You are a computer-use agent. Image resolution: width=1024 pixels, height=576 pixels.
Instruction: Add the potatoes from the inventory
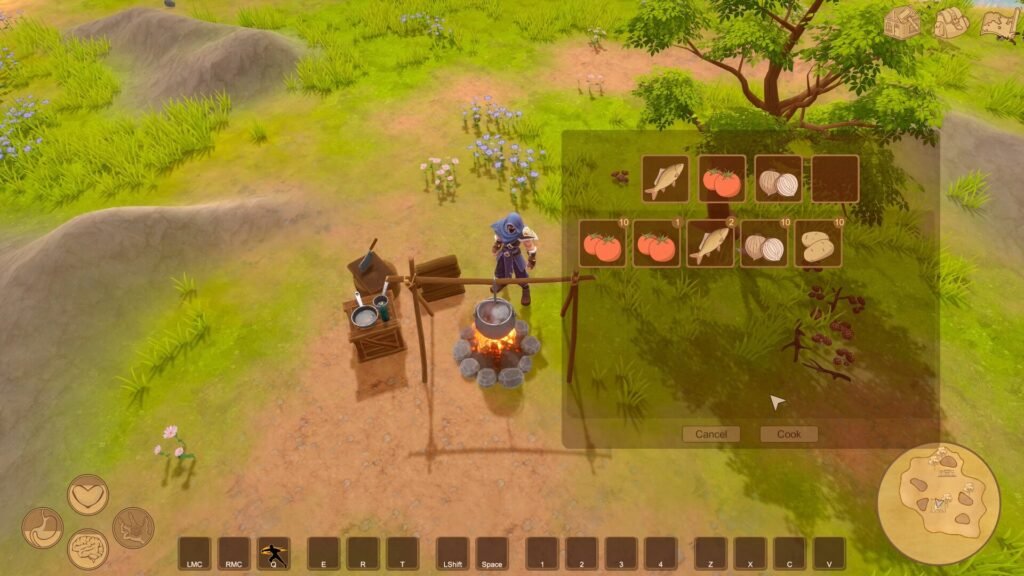818,244
